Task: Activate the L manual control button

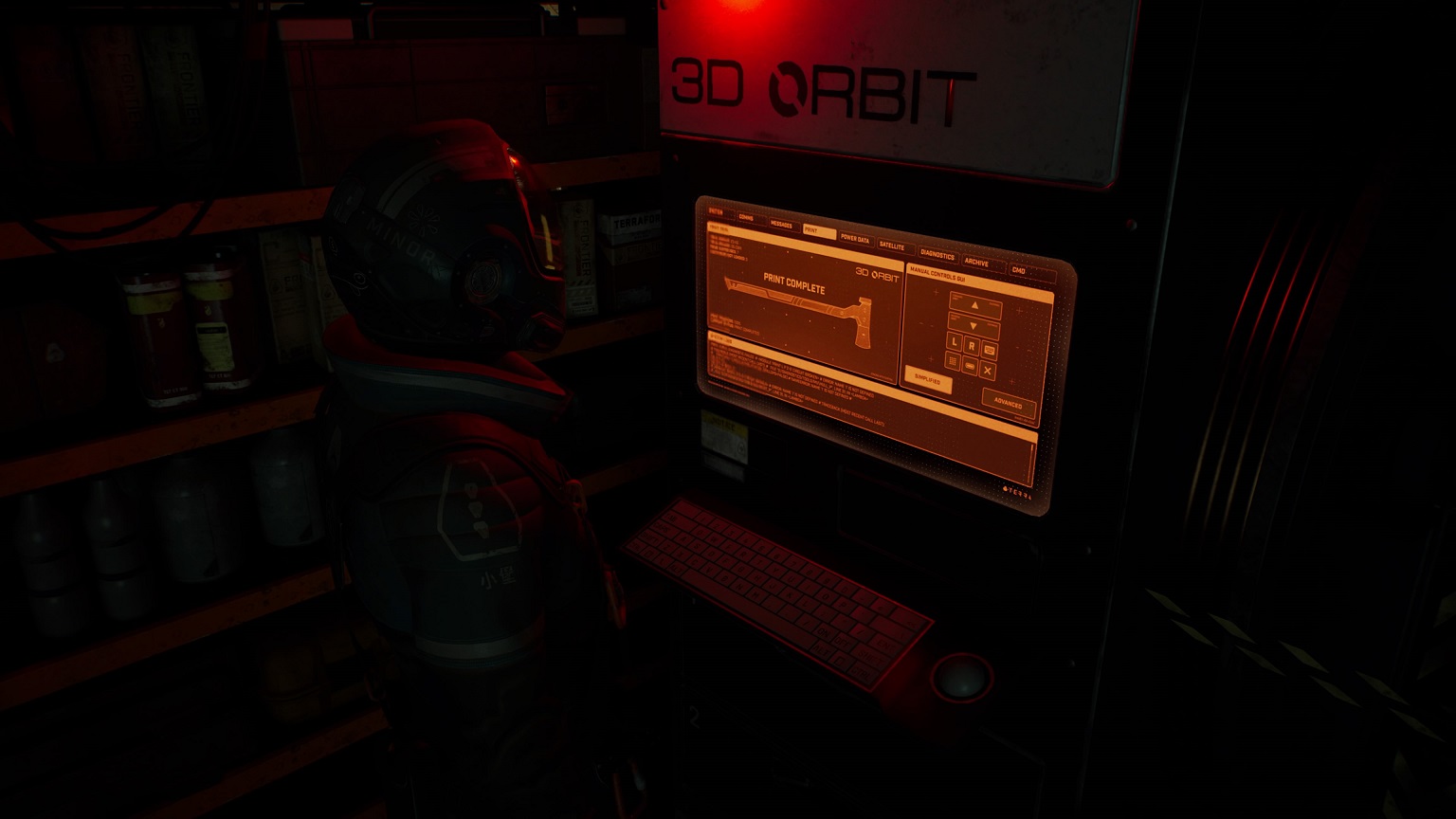Action: (954, 342)
